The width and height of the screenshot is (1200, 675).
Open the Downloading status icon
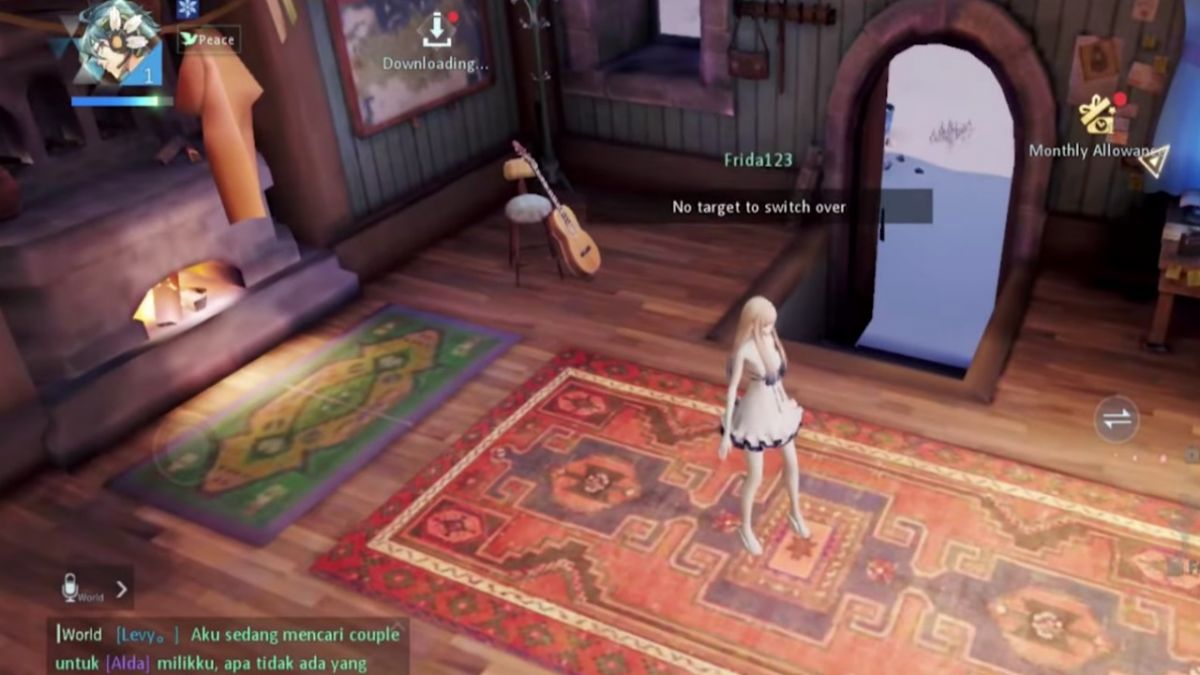pos(436,32)
